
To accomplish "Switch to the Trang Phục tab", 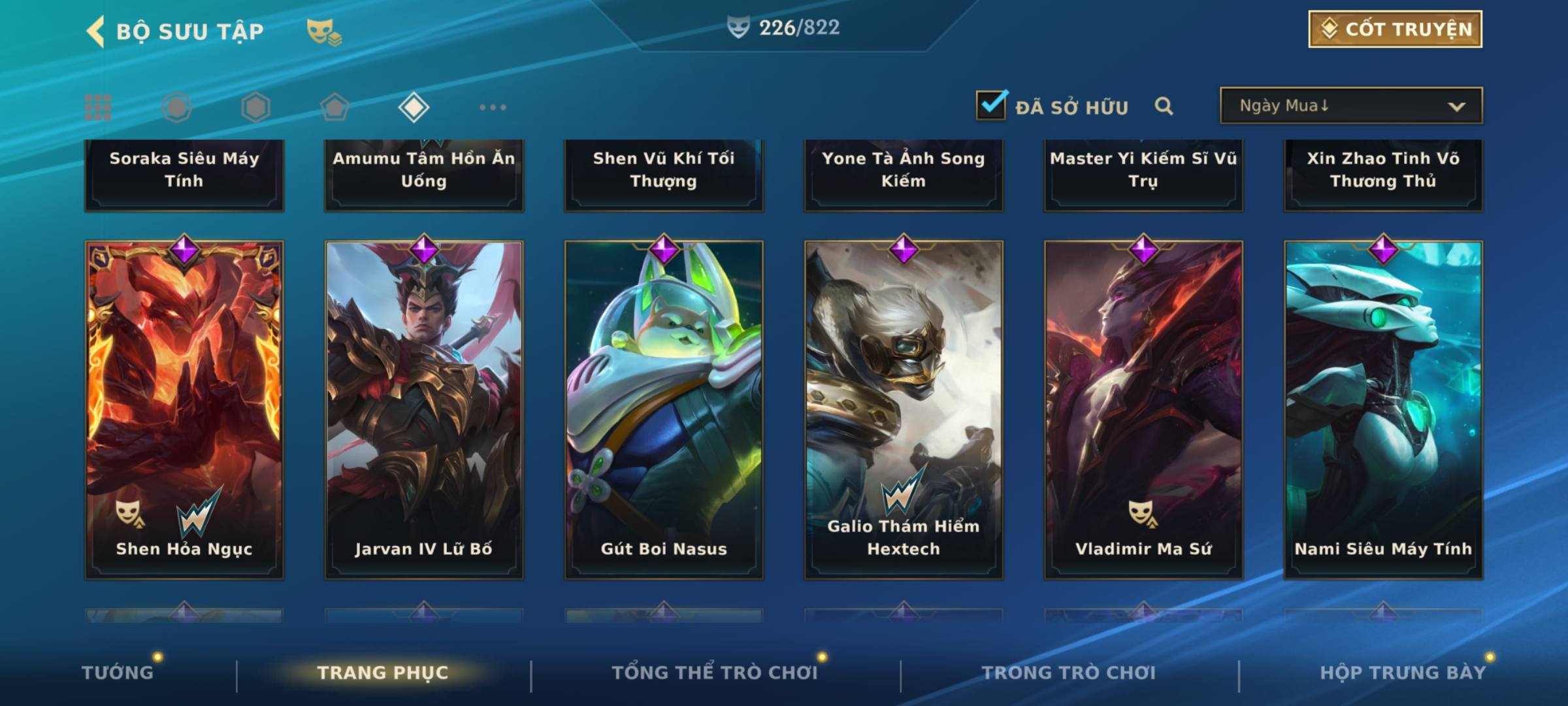I will click(383, 673).
